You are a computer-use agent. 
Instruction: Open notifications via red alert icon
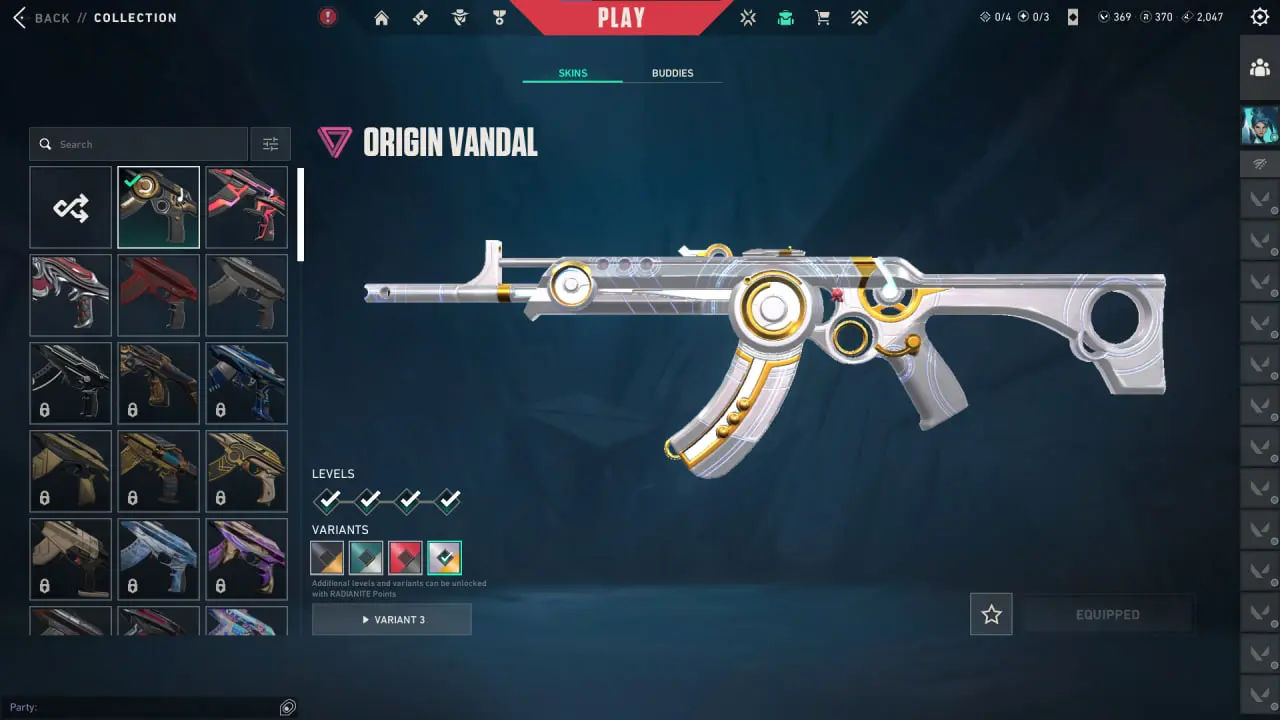327,17
